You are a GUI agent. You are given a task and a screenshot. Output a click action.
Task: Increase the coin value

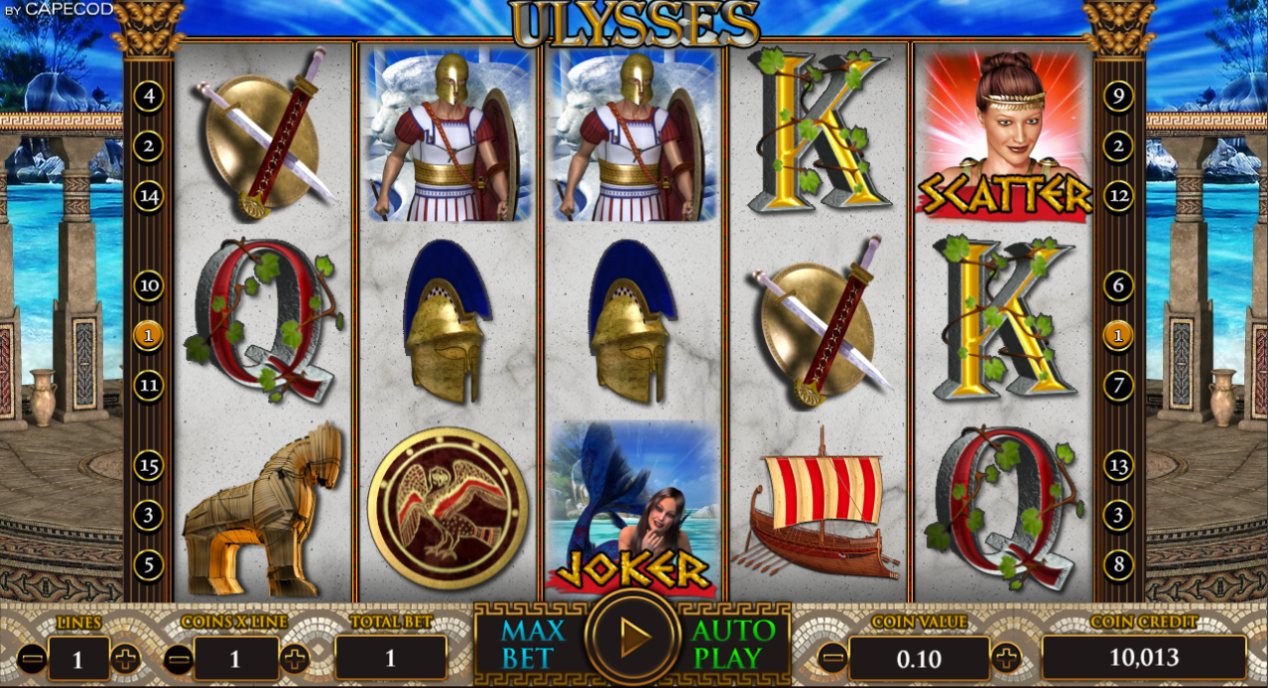(x=1007, y=658)
